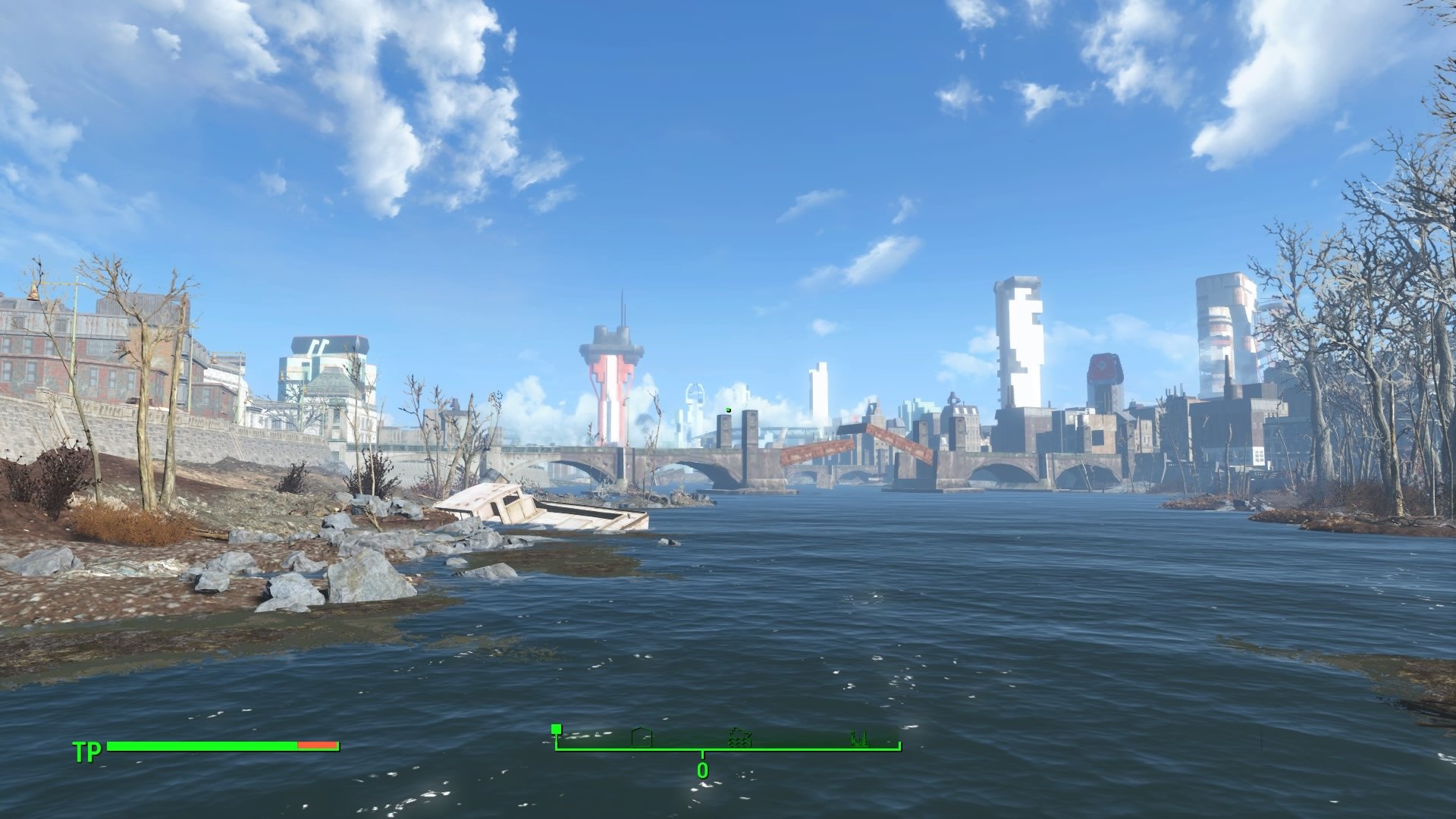Image resolution: width=1456 pixels, height=819 pixels.
Task: Click the green TP progress bar
Action: point(205,747)
